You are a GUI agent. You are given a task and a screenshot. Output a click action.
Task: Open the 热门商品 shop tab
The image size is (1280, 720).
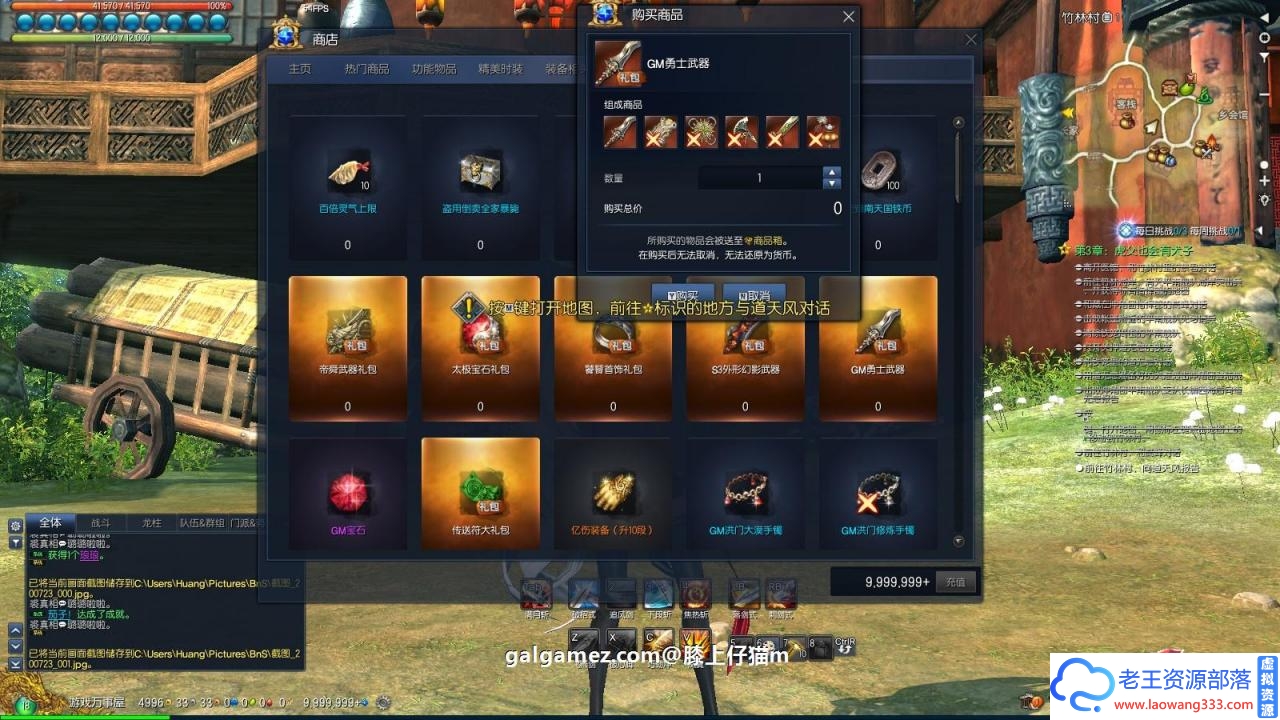(367, 69)
